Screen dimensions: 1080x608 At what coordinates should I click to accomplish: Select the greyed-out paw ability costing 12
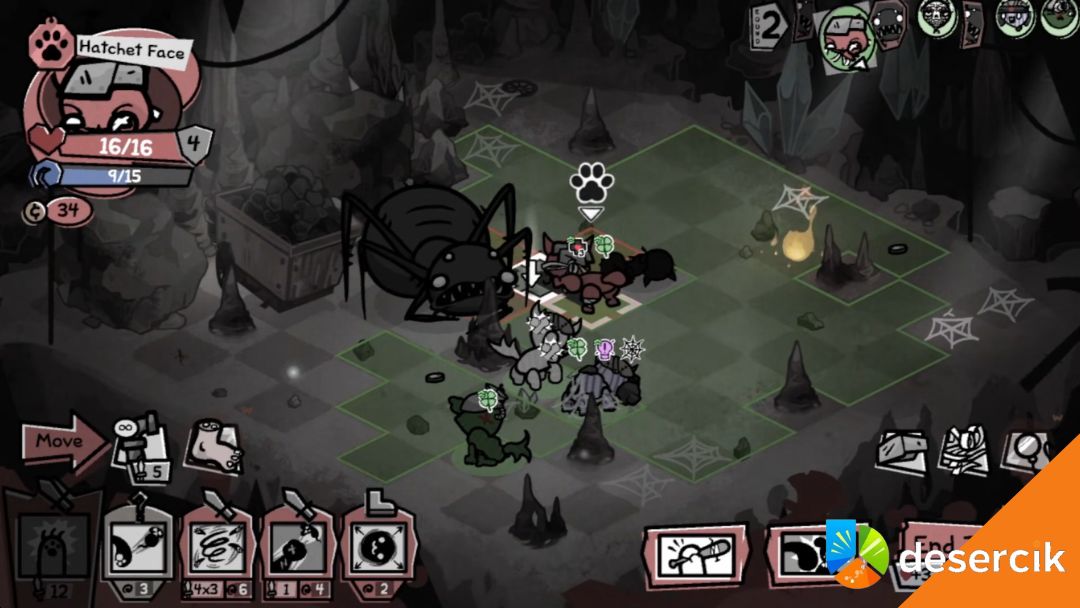52,546
